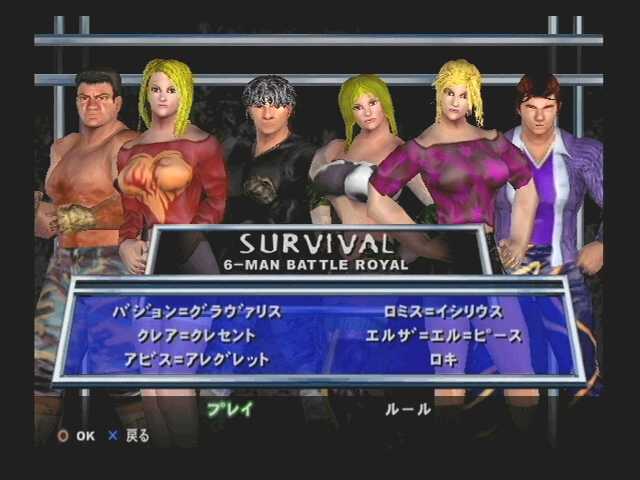Image resolution: width=640 pixels, height=480 pixels.
Task: Select the green プレイ (Play) option
Action: 229,408
